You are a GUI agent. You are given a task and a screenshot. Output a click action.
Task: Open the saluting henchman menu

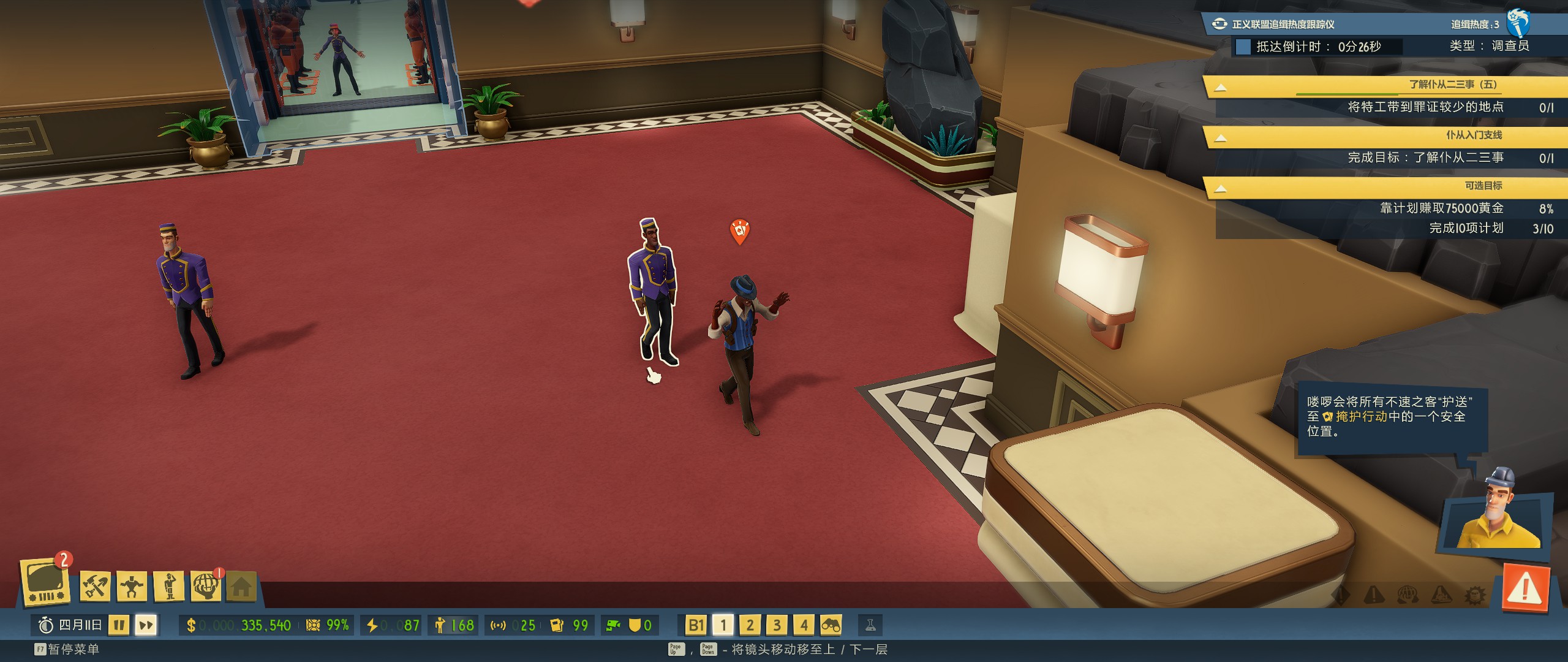click(170, 586)
